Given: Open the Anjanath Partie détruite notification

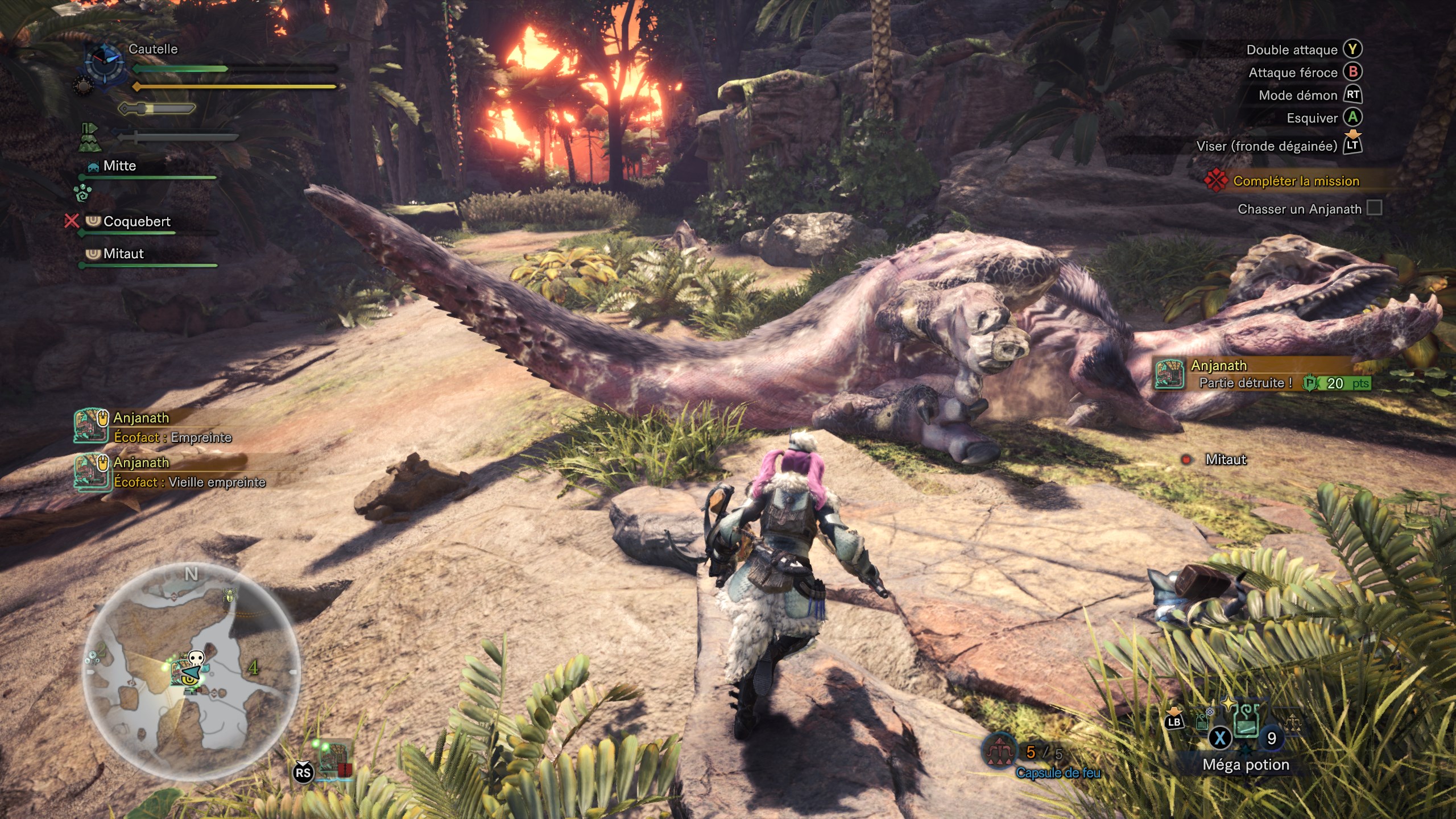Looking at the screenshot, I should (1263, 374).
